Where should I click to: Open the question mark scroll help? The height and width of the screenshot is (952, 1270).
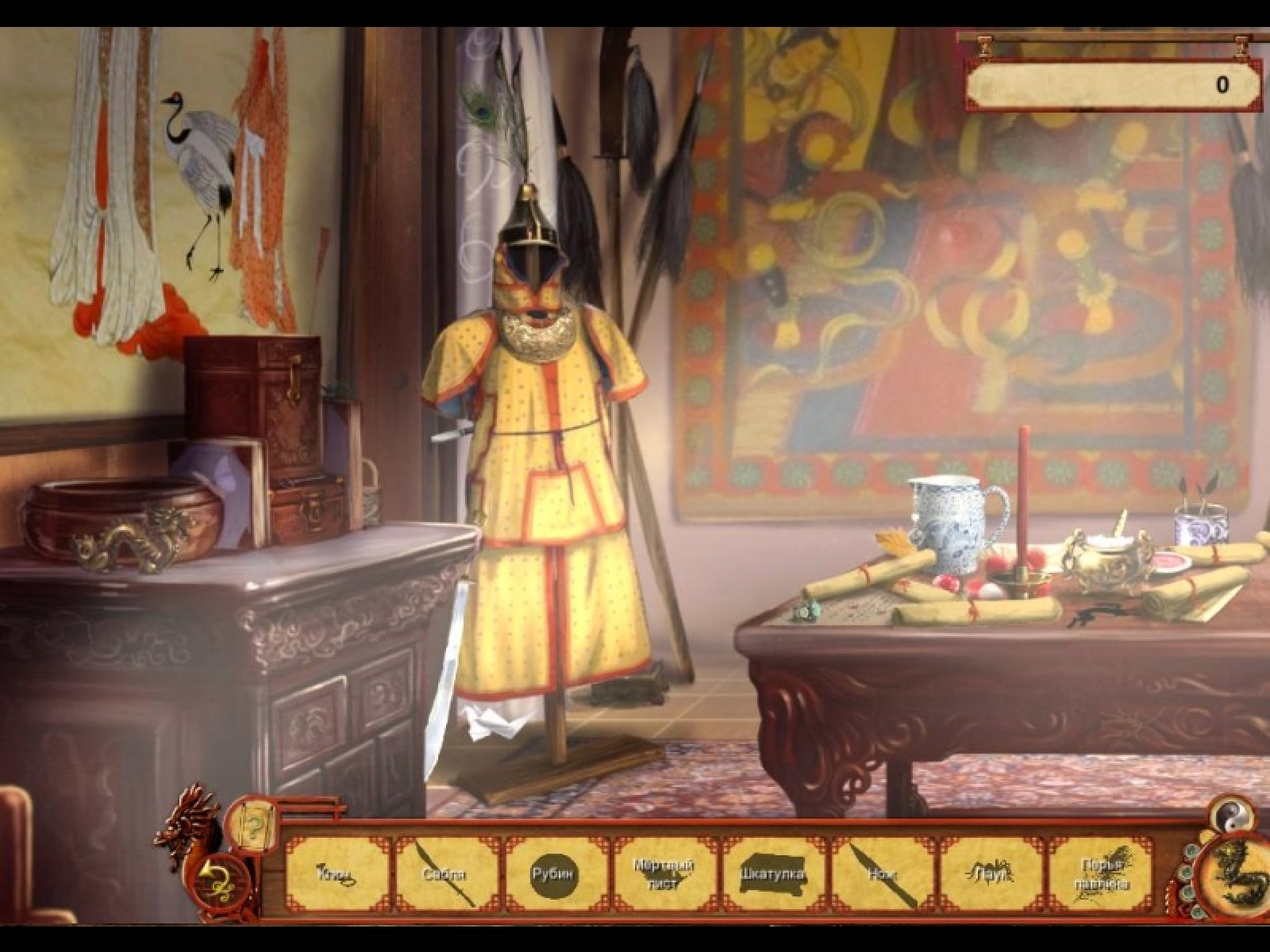point(252,824)
